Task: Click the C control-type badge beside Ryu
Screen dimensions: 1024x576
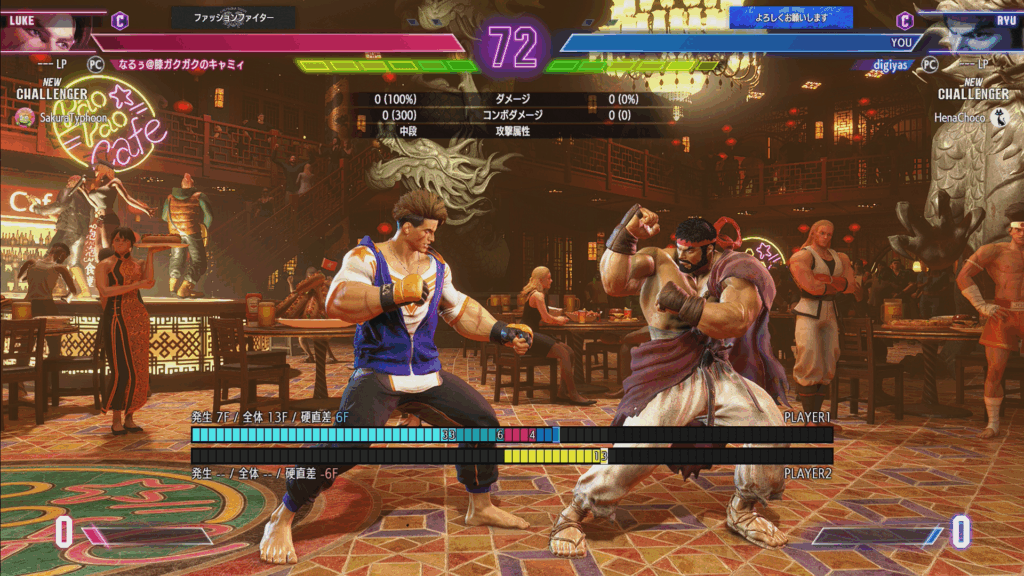Action: point(905,19)
